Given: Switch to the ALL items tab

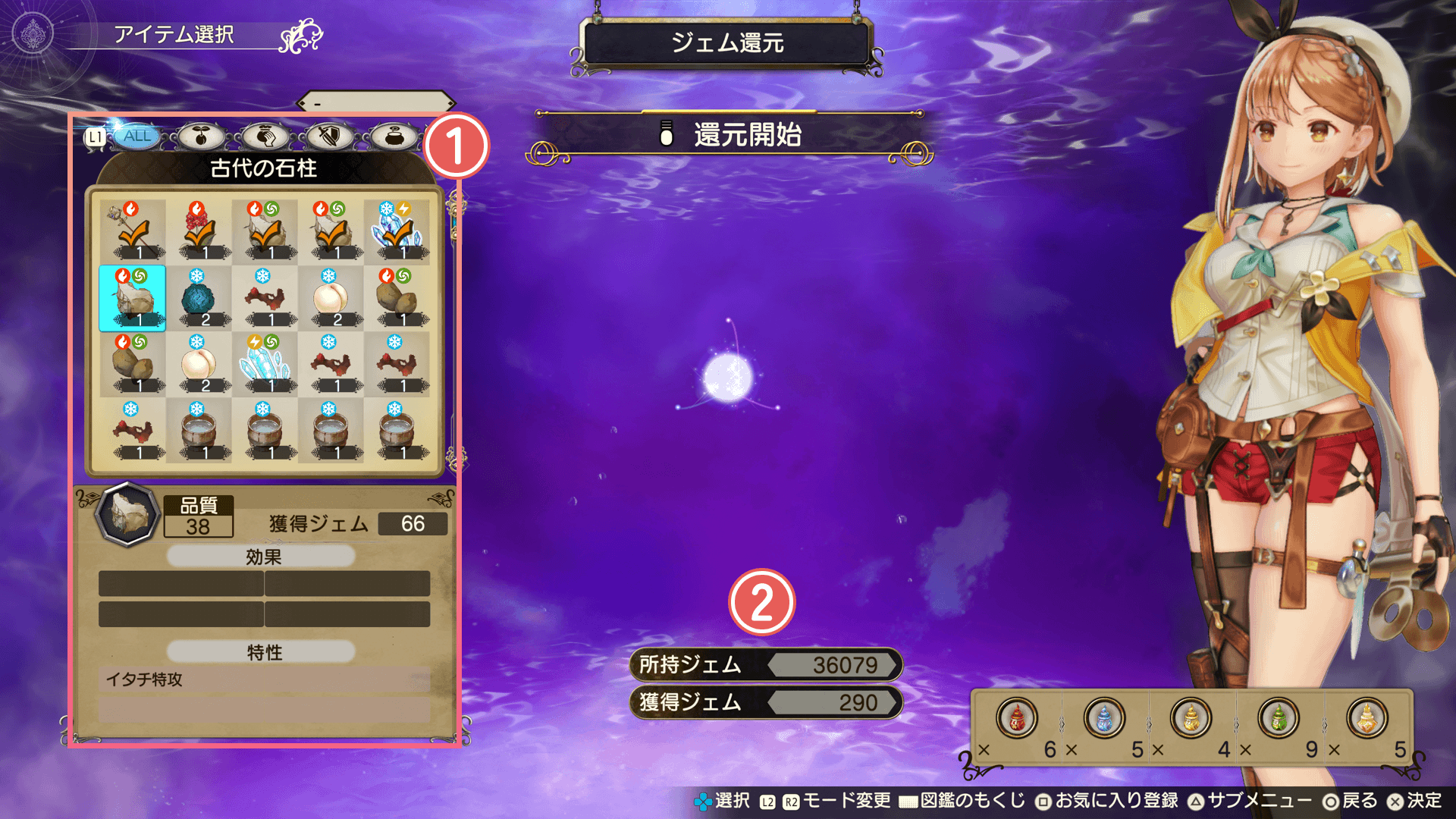Looking at the screenshot, I should click(x=137, y=136).
